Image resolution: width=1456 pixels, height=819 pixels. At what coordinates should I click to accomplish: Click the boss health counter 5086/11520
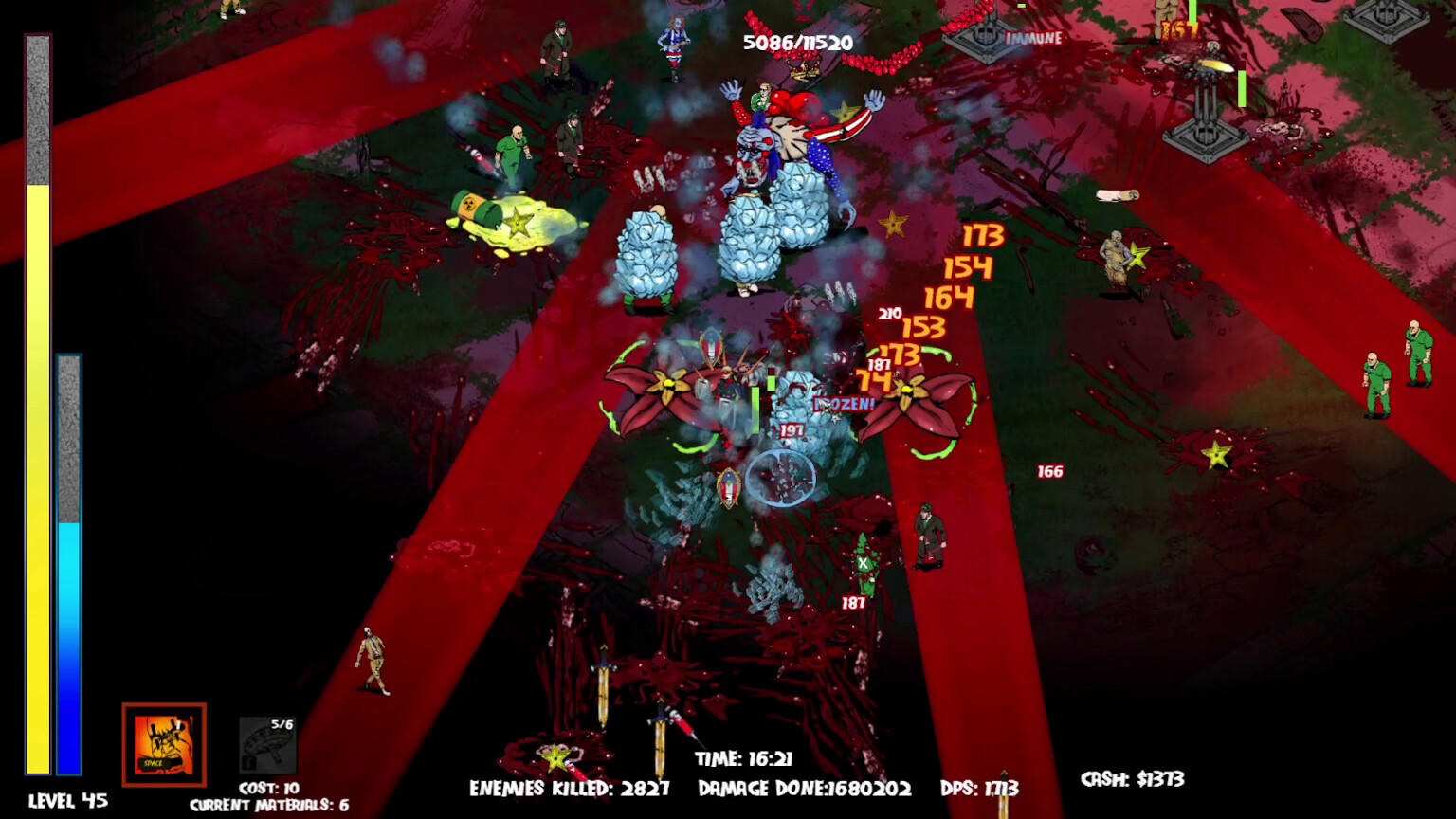click(797, 42)
